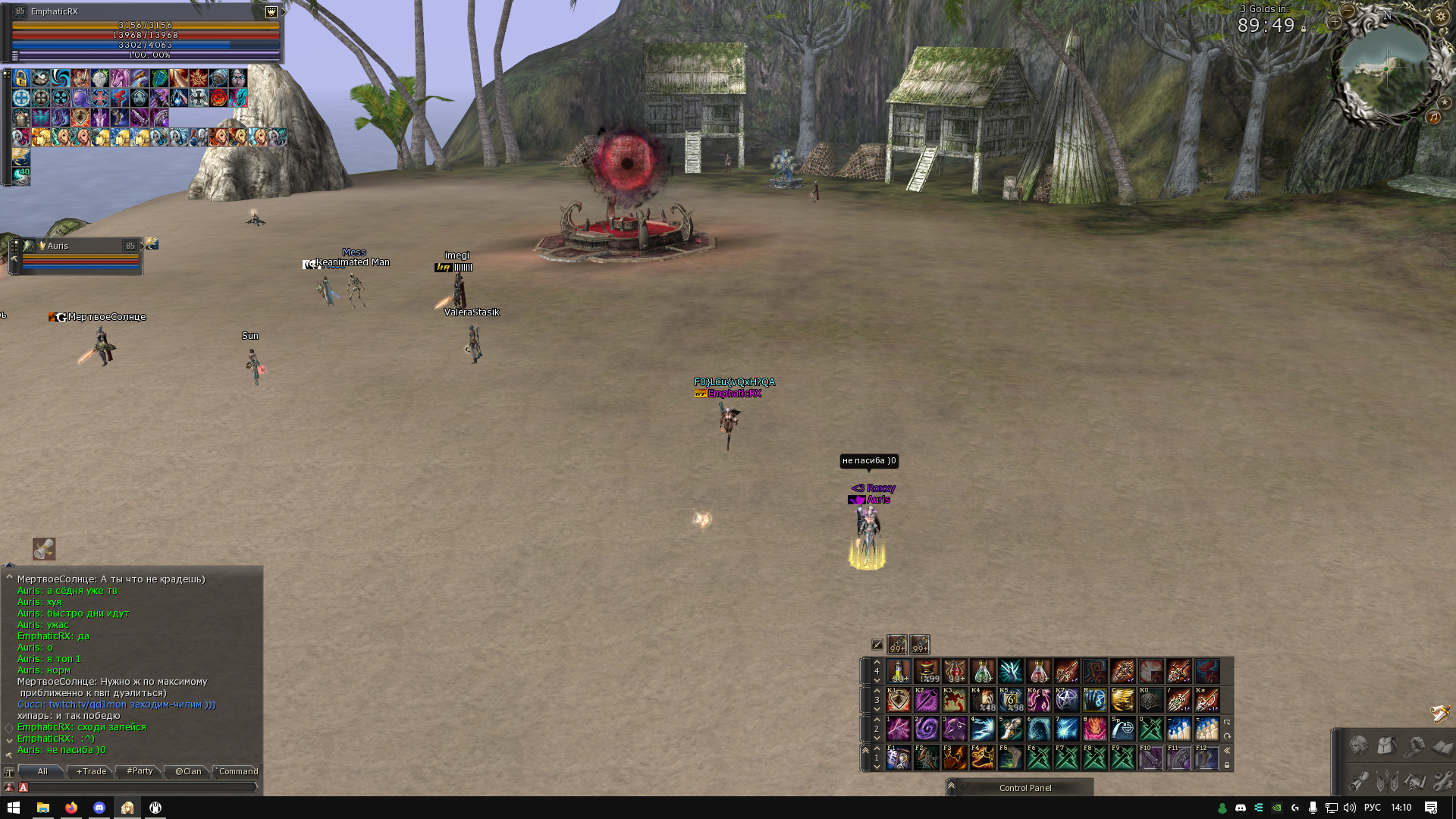Use the yellow potion in hotbar row 4
This screenshot has height=819, width=1456.
898,671
